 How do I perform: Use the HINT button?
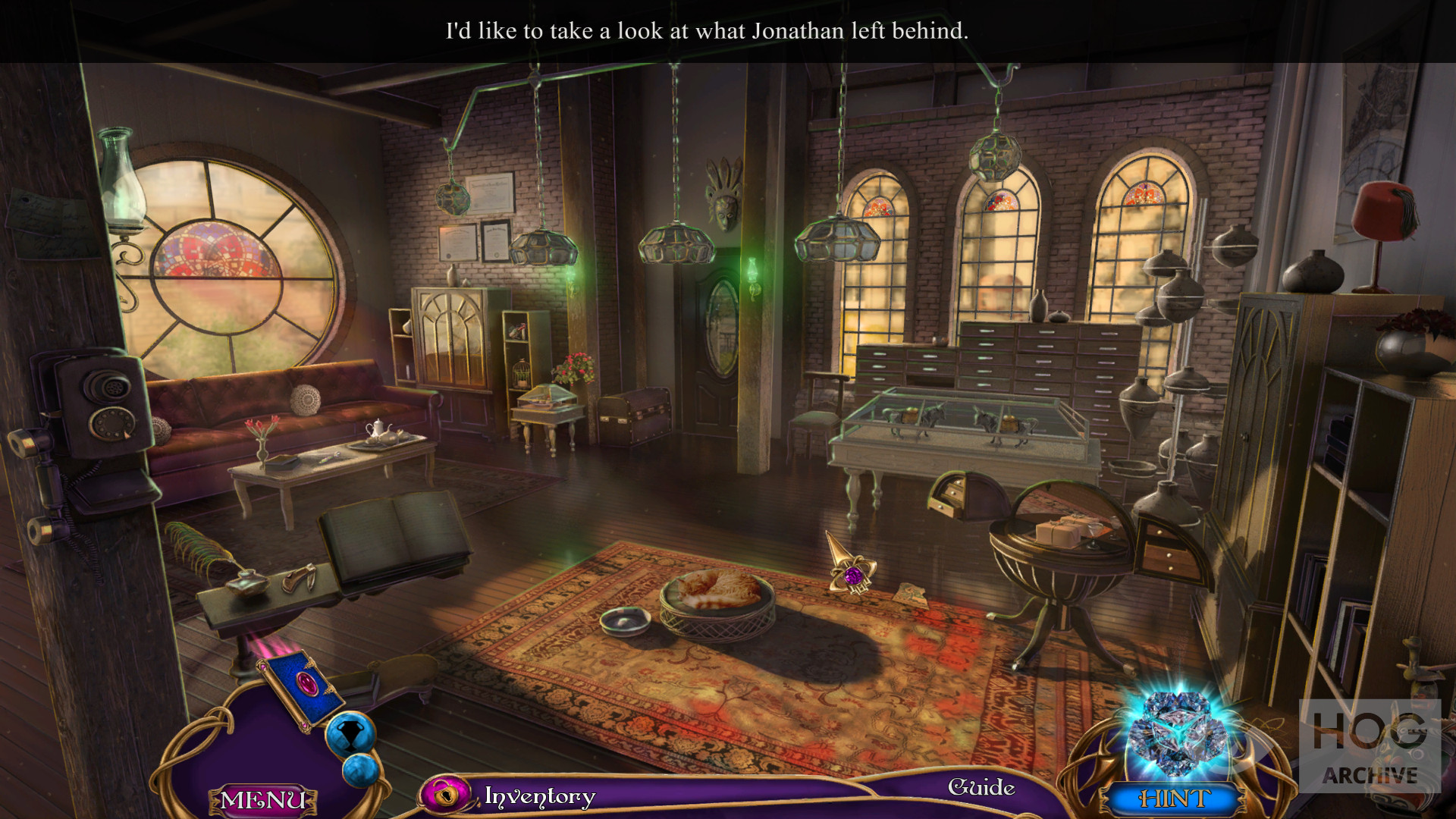pos(1174,799)
